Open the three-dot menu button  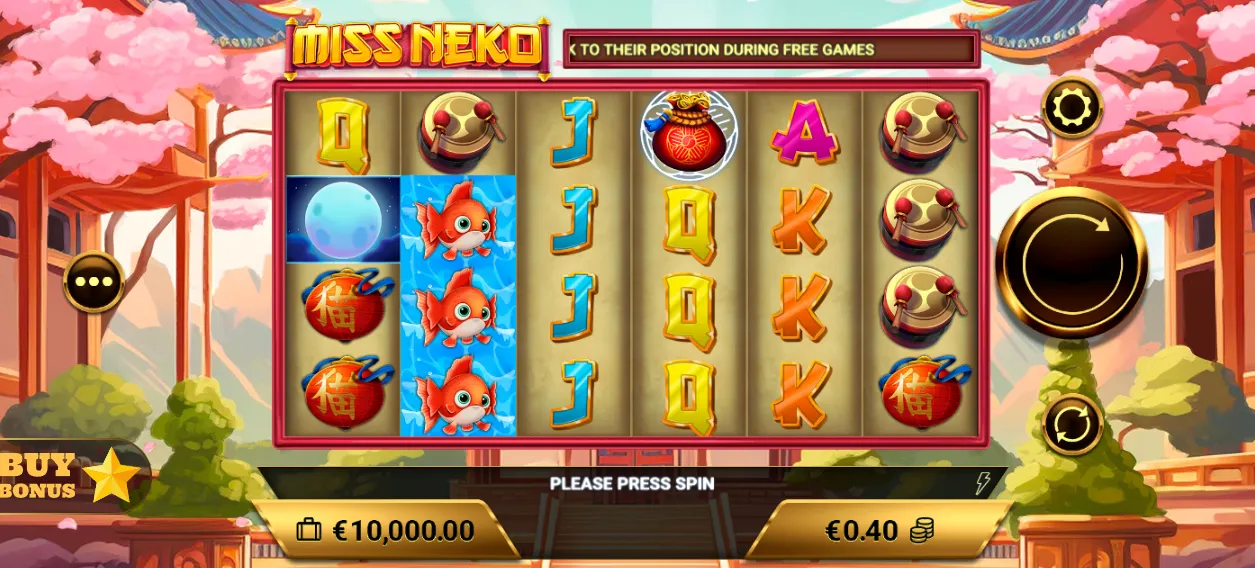(95, 282)
